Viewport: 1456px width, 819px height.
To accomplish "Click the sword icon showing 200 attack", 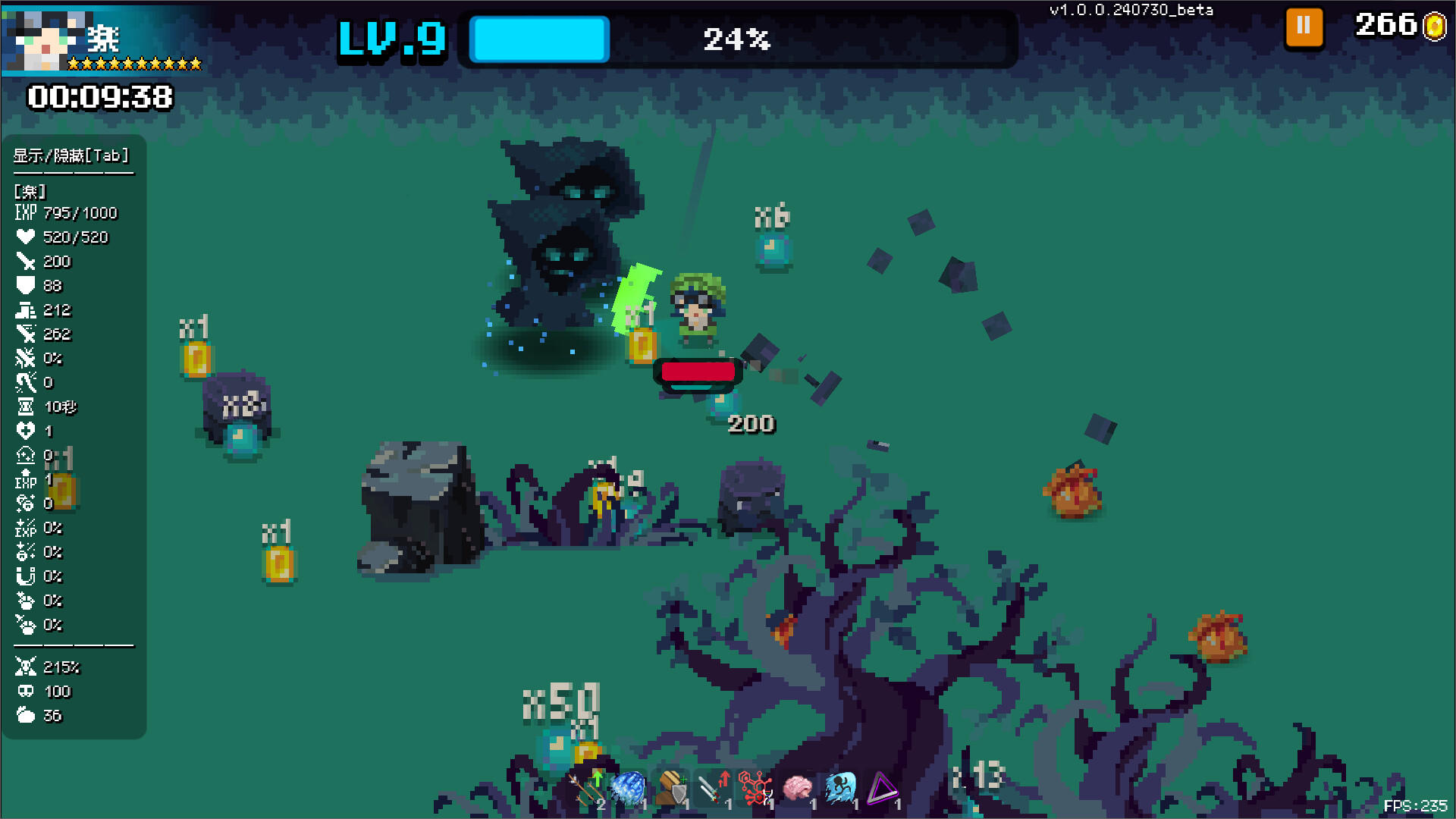I will point(27,262).
